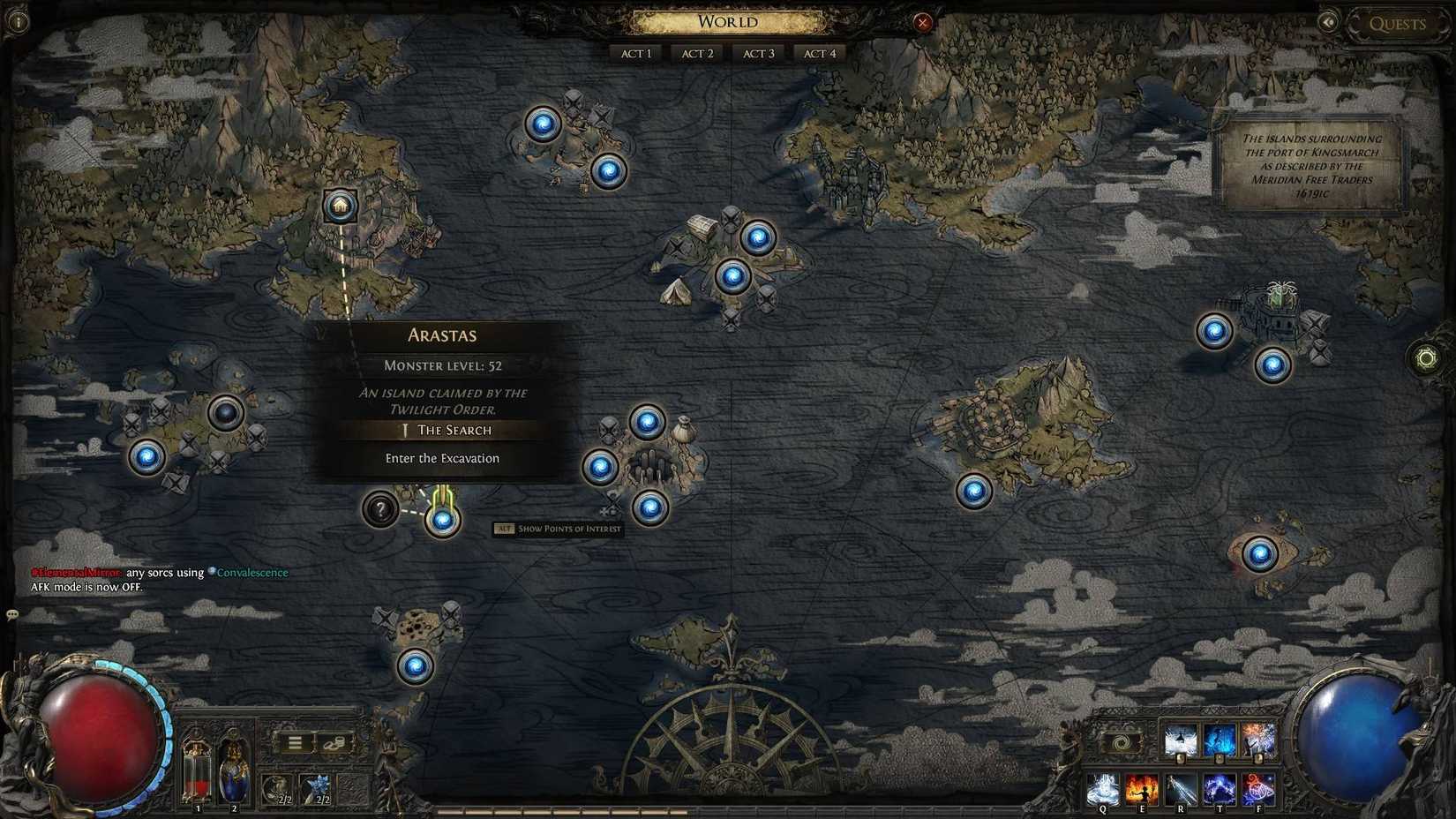This screenshot has width=1456, height=819.
Task: Activate the fire skill bound to E
Action: [1142, 789]
